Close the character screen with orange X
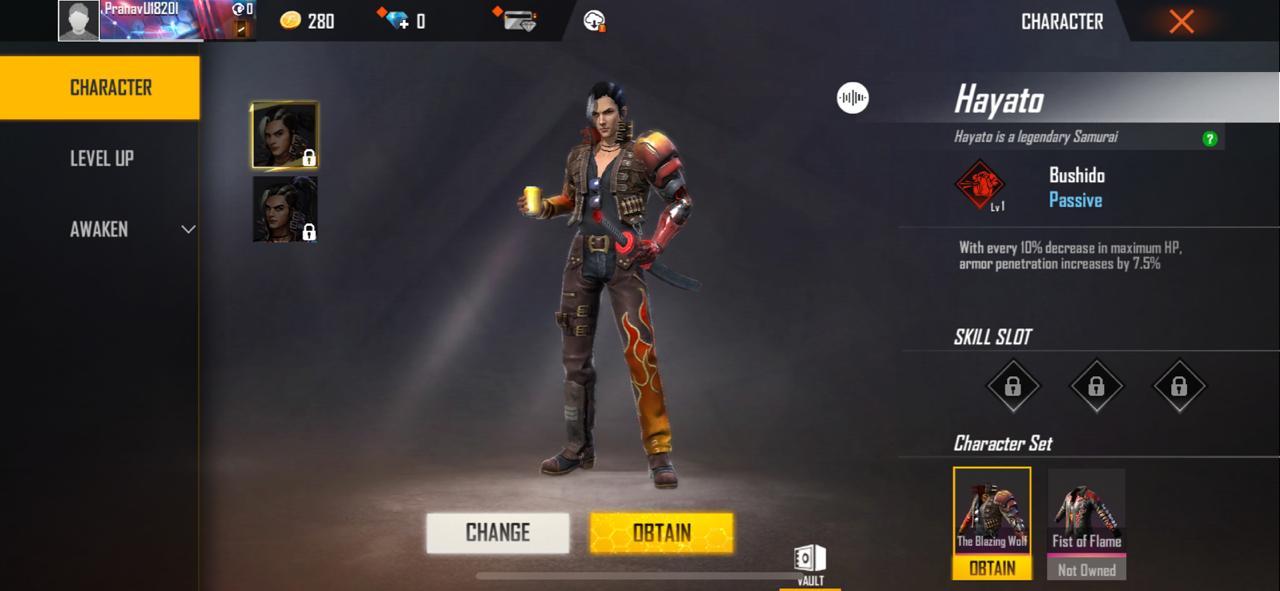The height and width of the screenshot is (591, 1280). (x=1181, y=22)
